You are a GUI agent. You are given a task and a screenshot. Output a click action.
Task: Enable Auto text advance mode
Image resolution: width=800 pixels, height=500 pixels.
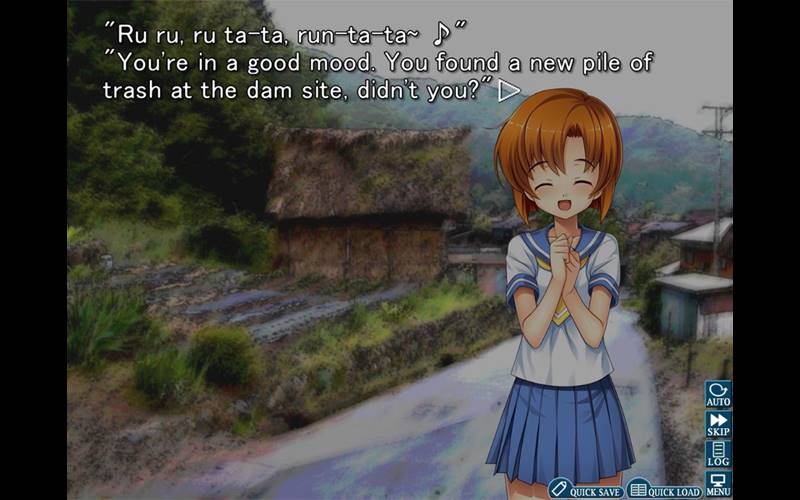pos(718,393)
